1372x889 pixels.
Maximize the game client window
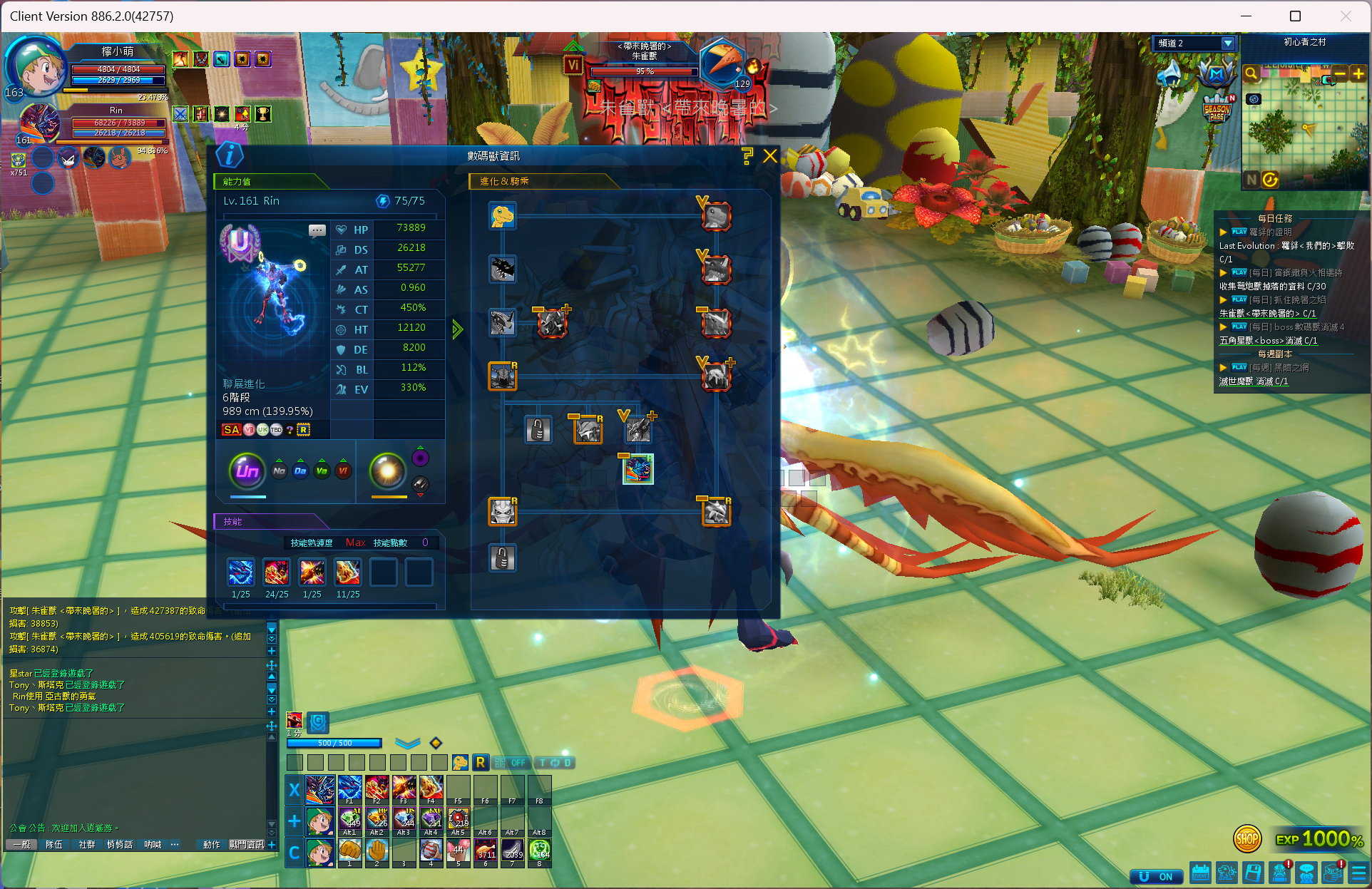coord(1295,16)
